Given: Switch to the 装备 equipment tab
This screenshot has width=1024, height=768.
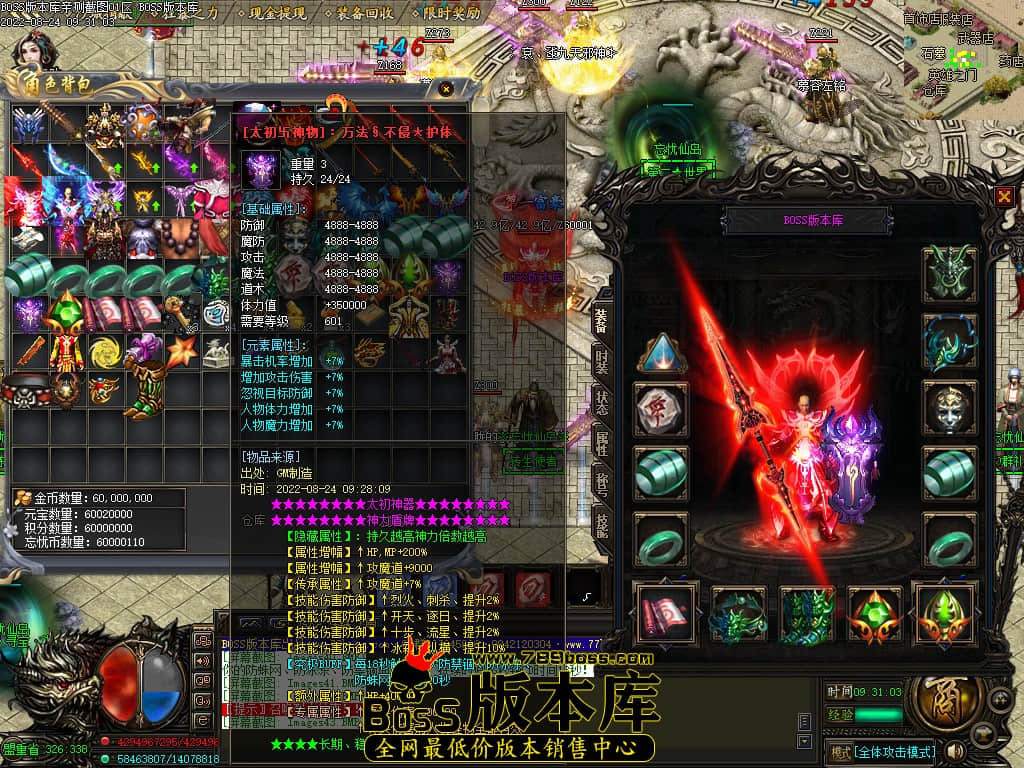Looking at the screenshot, I should [x=601, y=319].
